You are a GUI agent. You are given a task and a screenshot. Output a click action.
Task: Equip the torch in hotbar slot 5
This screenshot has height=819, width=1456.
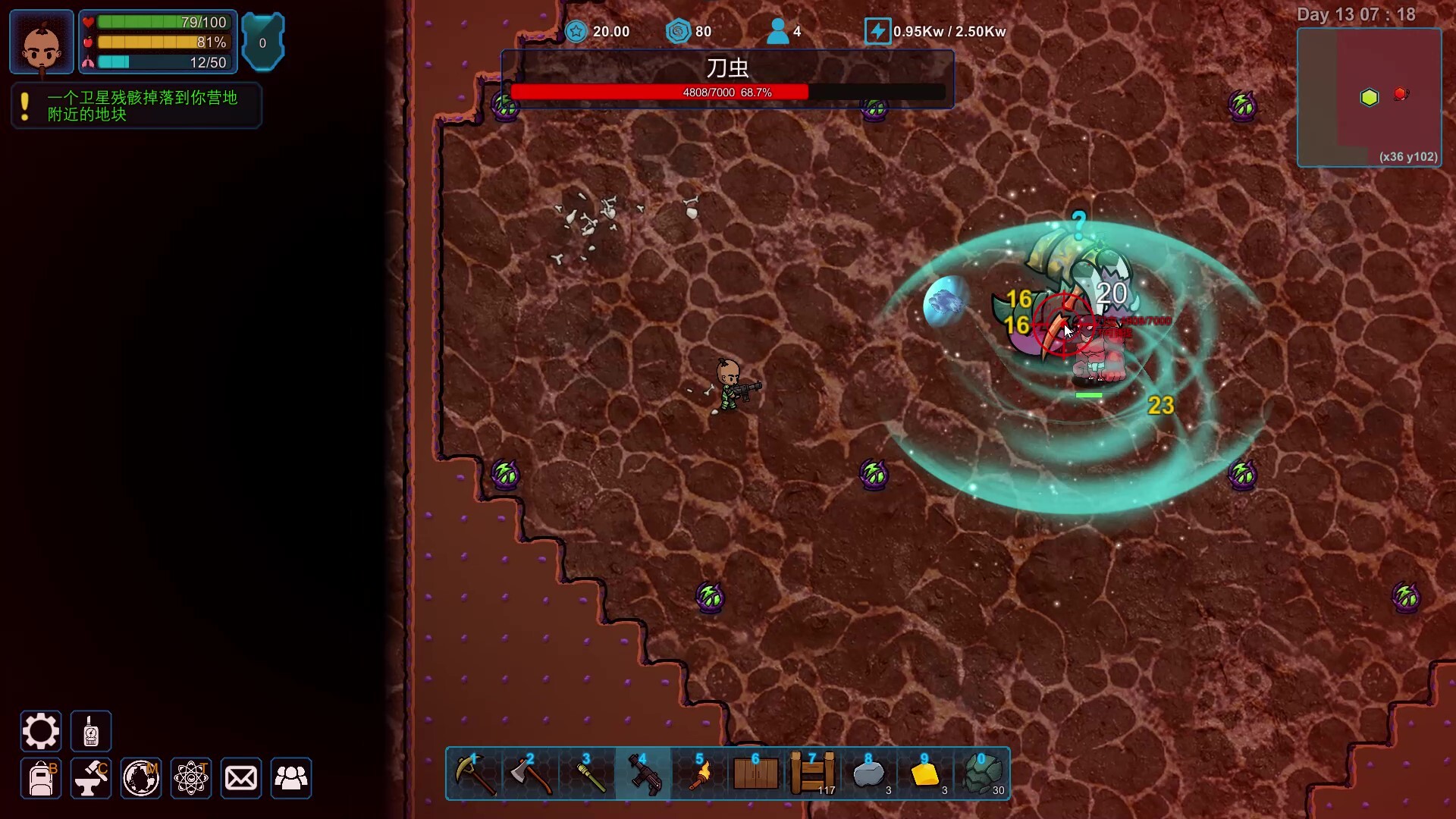tap(700, 773)
